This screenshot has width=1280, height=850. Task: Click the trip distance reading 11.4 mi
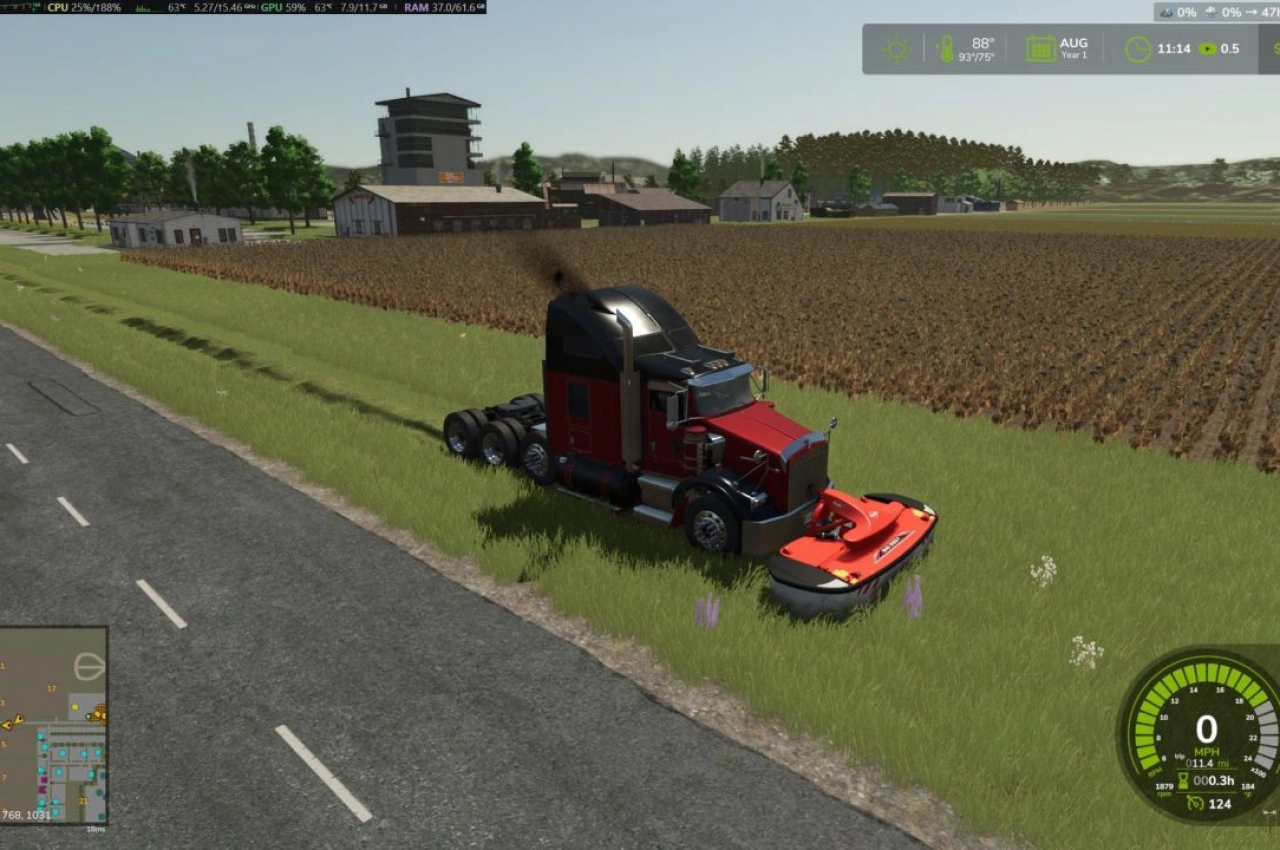(1208, 763)
